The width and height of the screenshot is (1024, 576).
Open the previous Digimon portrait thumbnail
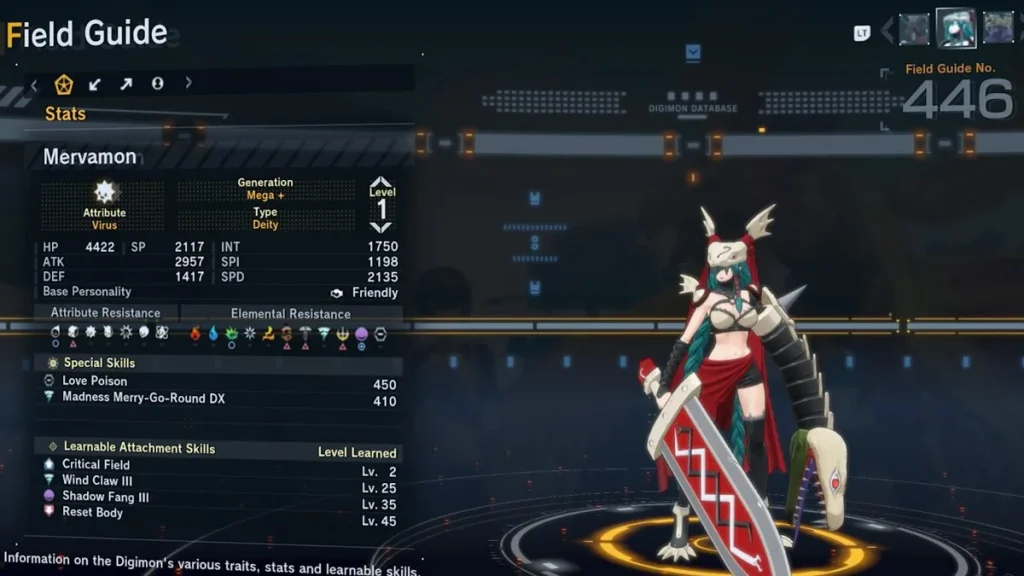914,29
